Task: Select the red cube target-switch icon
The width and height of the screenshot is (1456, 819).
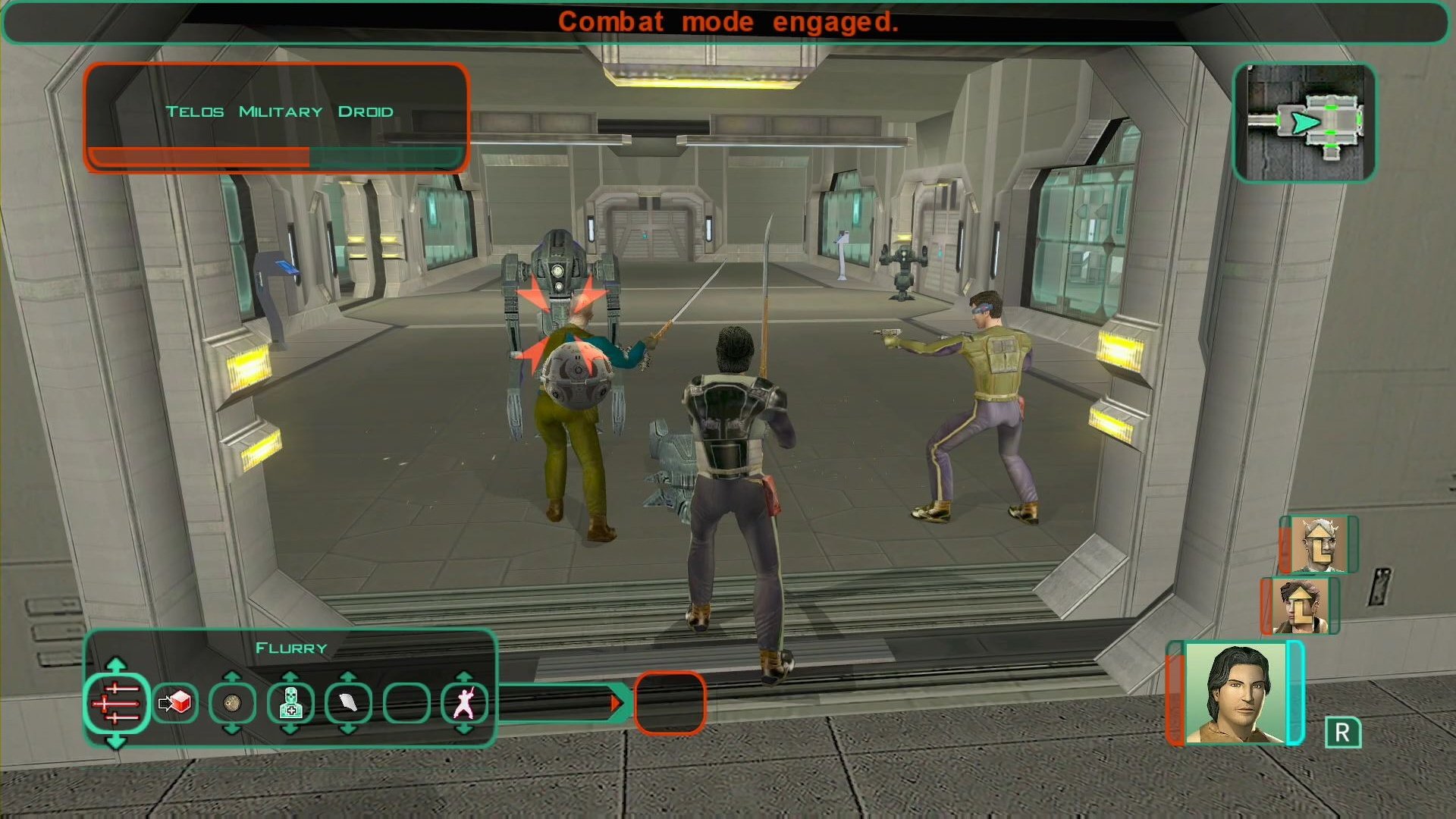Action: pos(175,703)
